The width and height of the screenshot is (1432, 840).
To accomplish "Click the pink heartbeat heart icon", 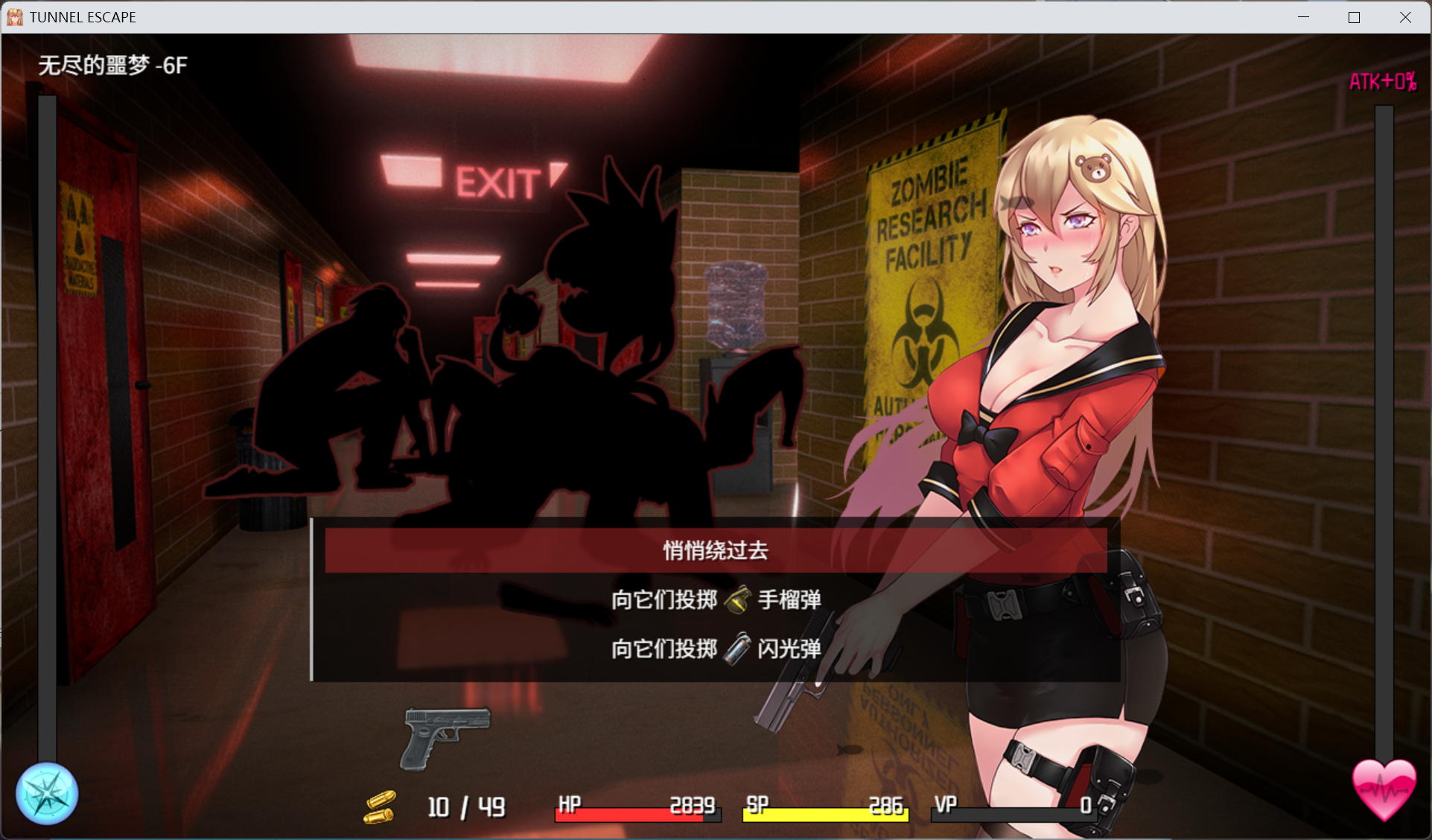I will tap(1384, 789).
